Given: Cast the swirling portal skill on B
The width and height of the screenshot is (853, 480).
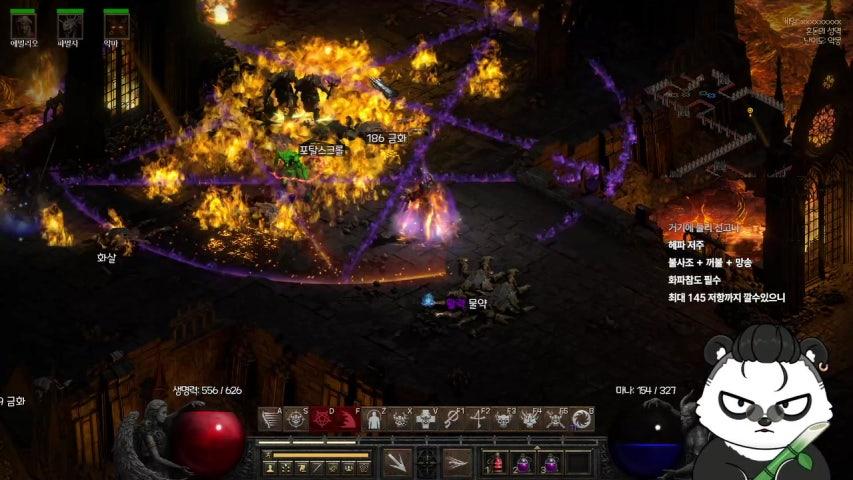Looking at the screenshot, I should click(x=582, y=420).
